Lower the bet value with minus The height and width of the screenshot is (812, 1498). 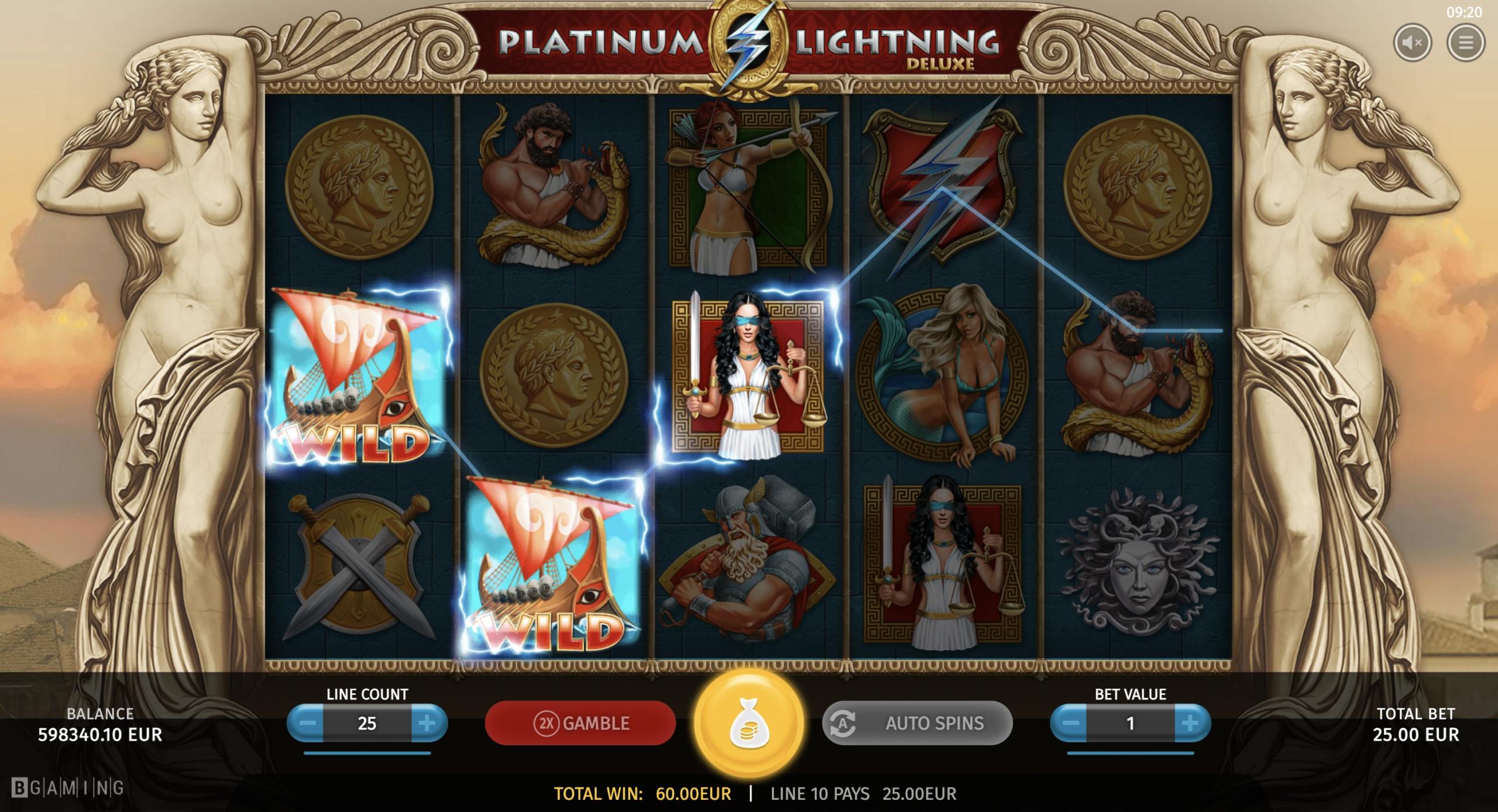(1070, 724)
